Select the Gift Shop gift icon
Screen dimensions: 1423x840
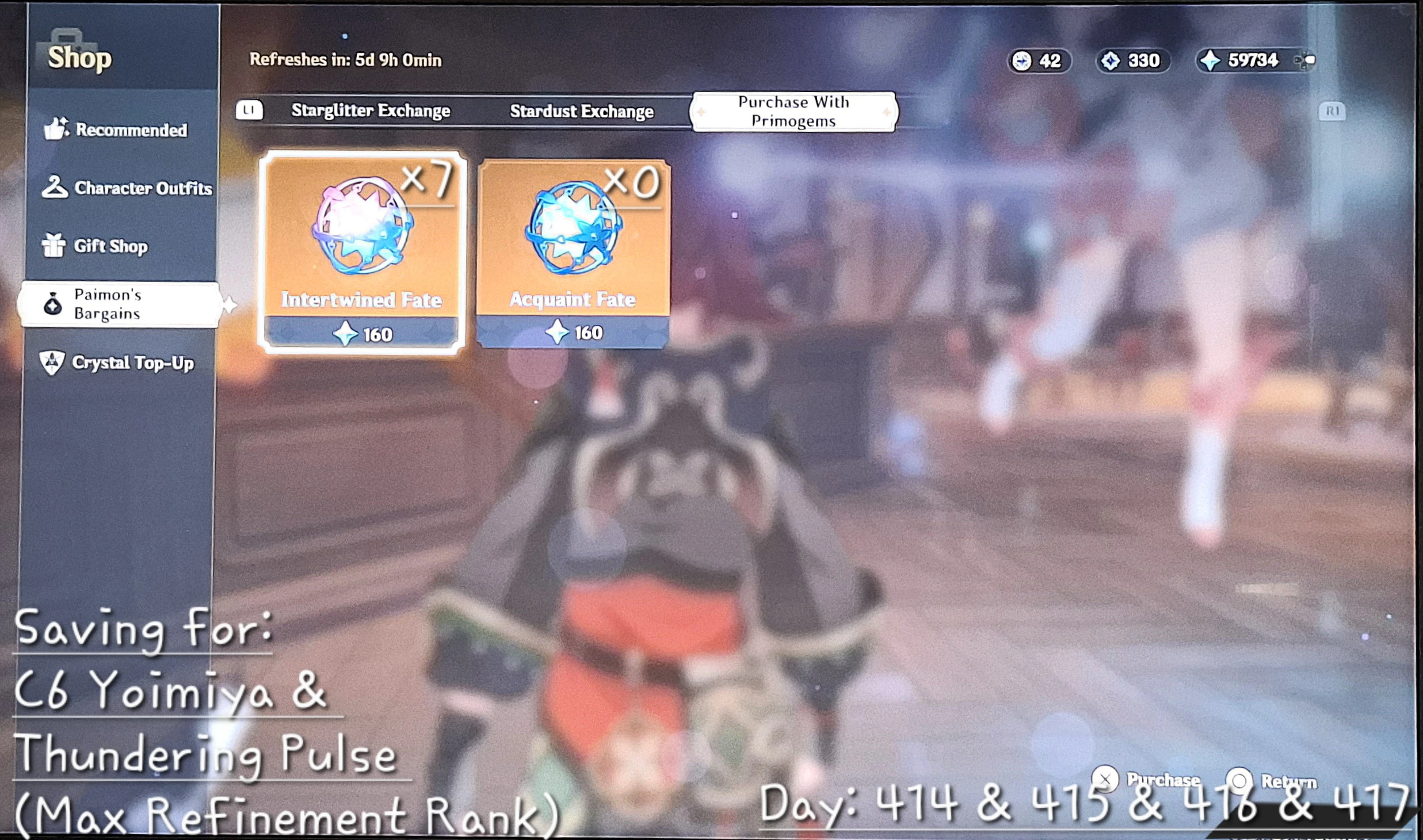tap(55, 246)
